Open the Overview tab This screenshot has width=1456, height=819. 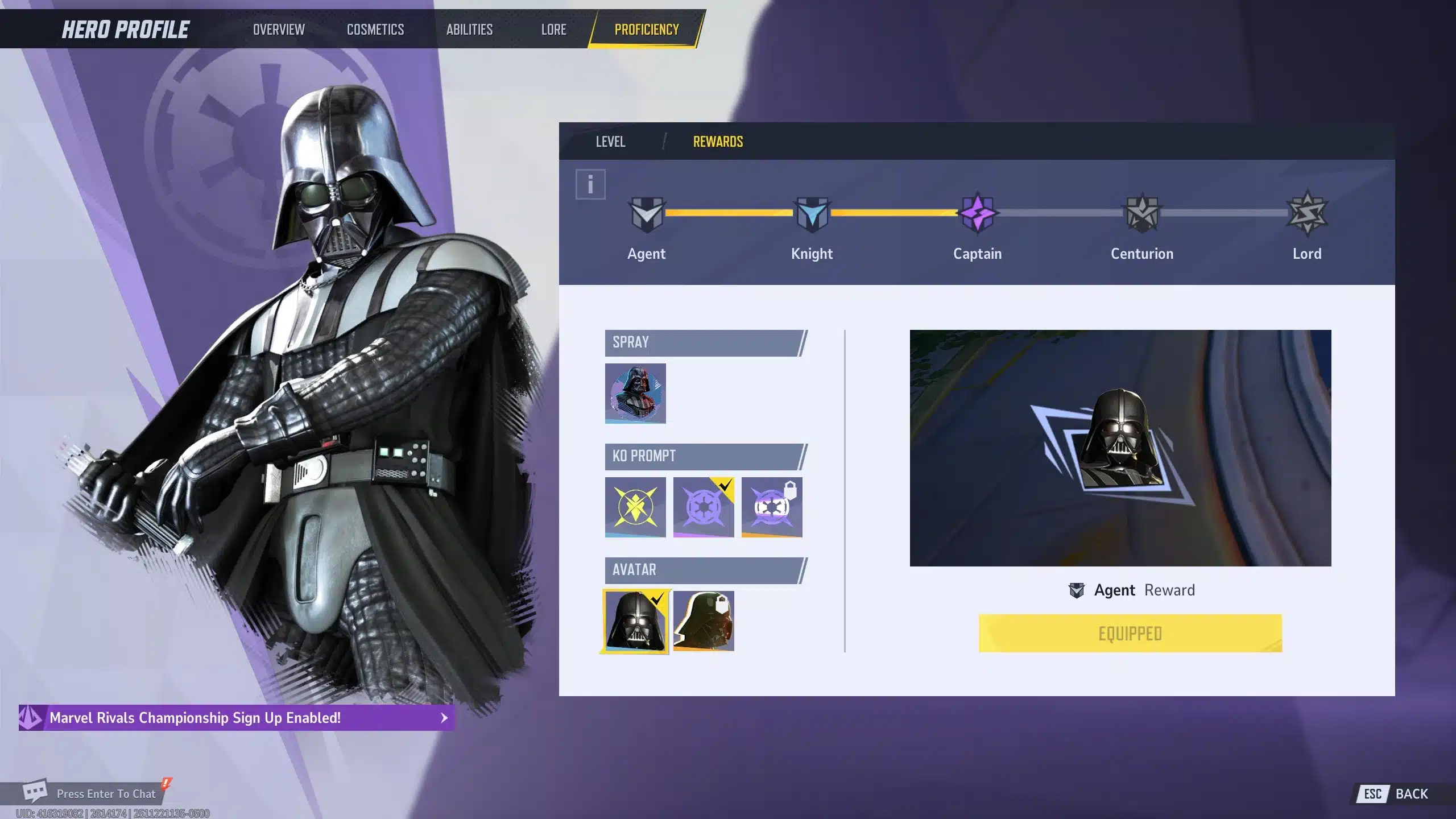click(x=279, y=30)
